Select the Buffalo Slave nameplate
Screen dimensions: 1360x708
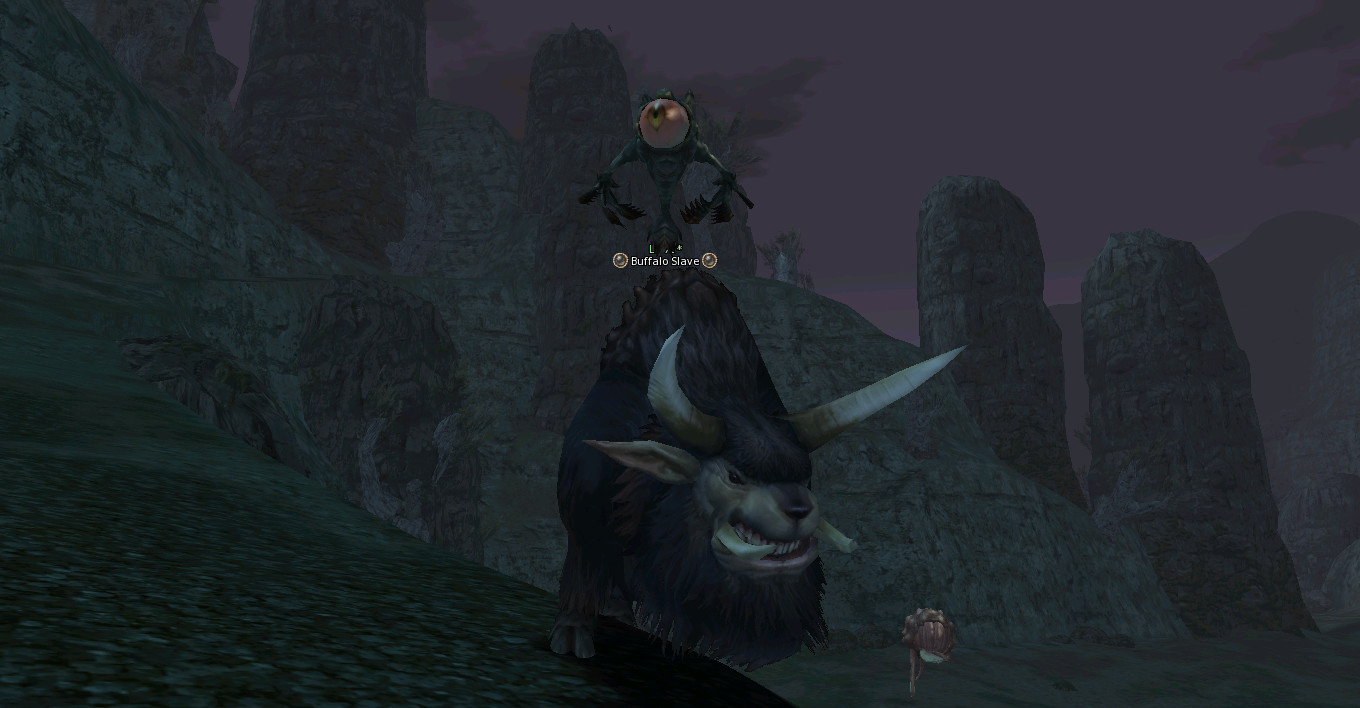pos(665,261)
